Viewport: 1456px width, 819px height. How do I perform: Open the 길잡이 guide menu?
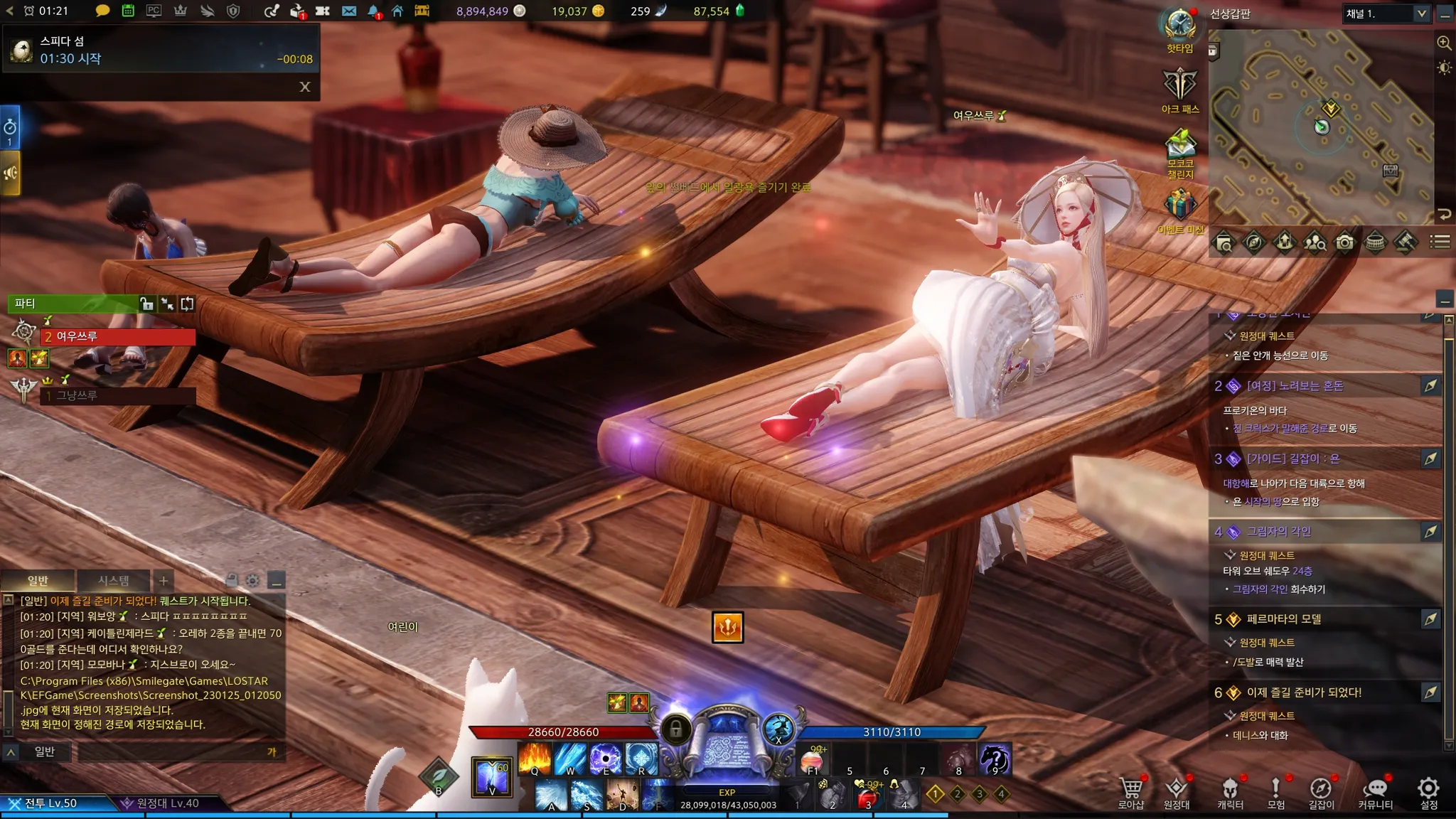1321,791
